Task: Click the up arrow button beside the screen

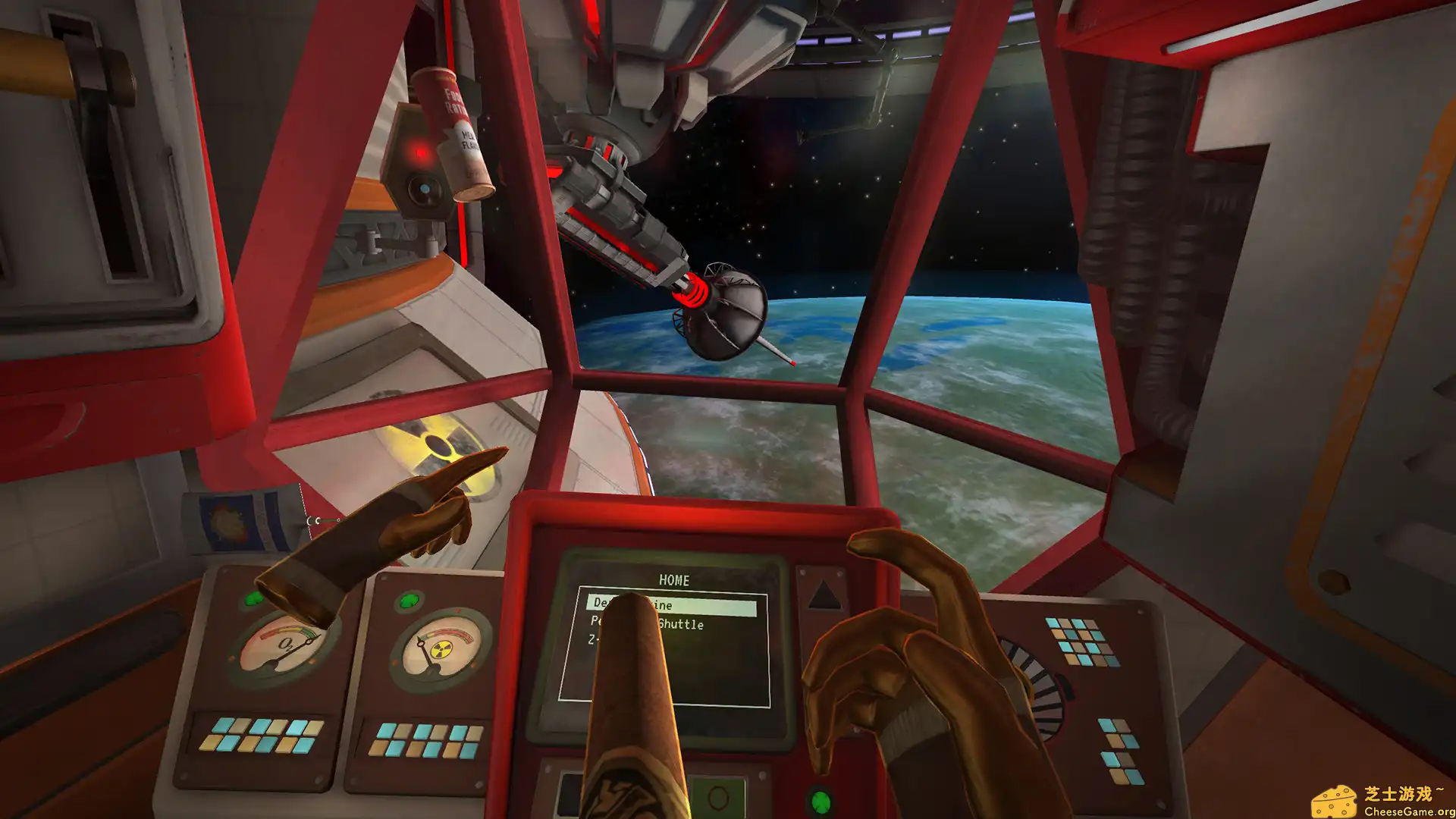Action: tap(824, 595)
